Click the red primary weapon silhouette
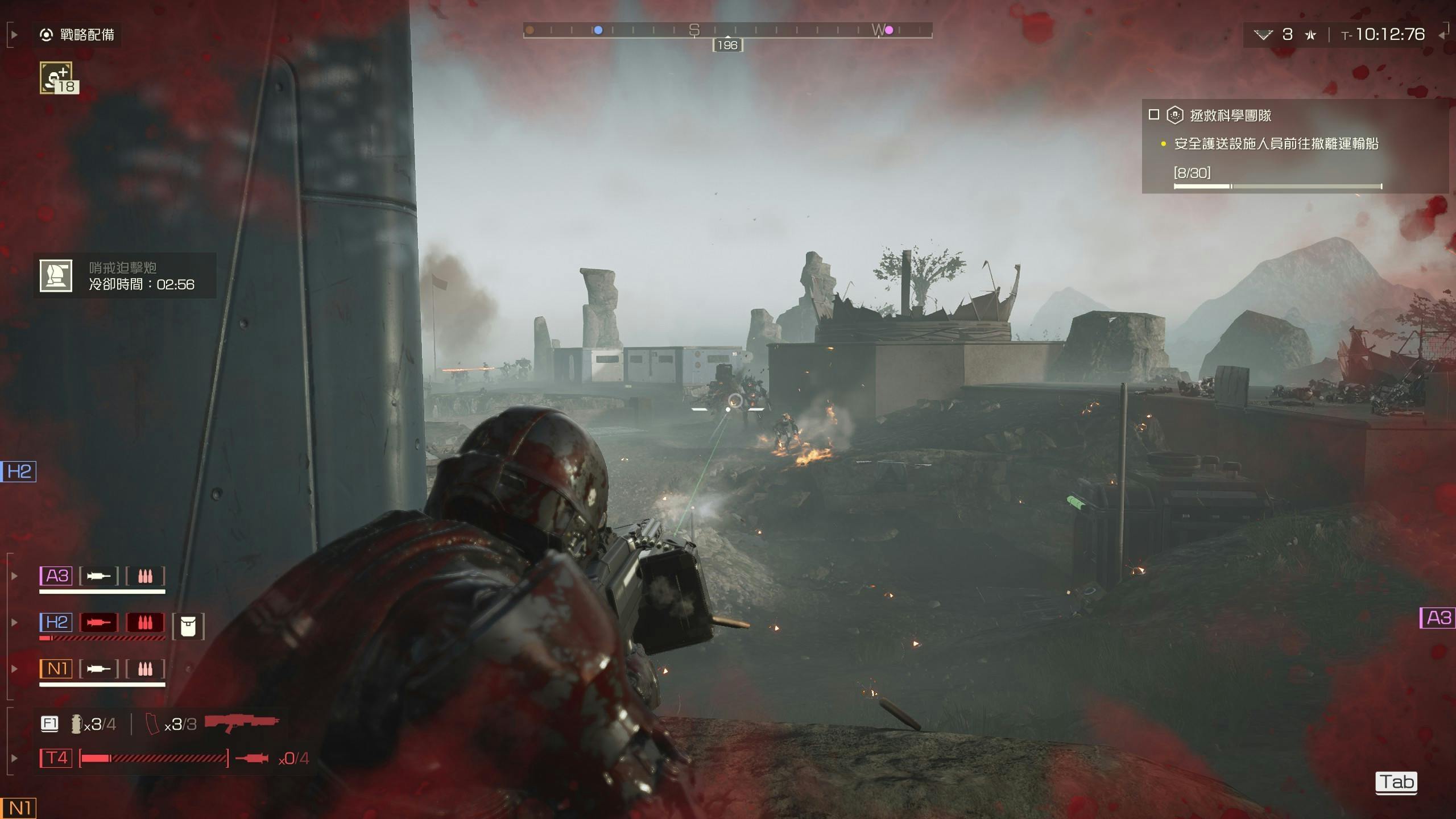The width and height of the screenshot is (1456, 819). tap(242, 723)
